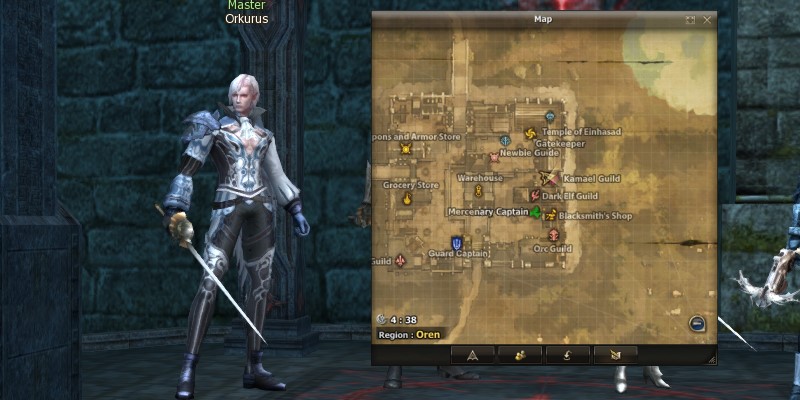The height and width of the screenshot is (400, 800).
Task: Select the Grocery Store marker
Action: tap(407, 199)
